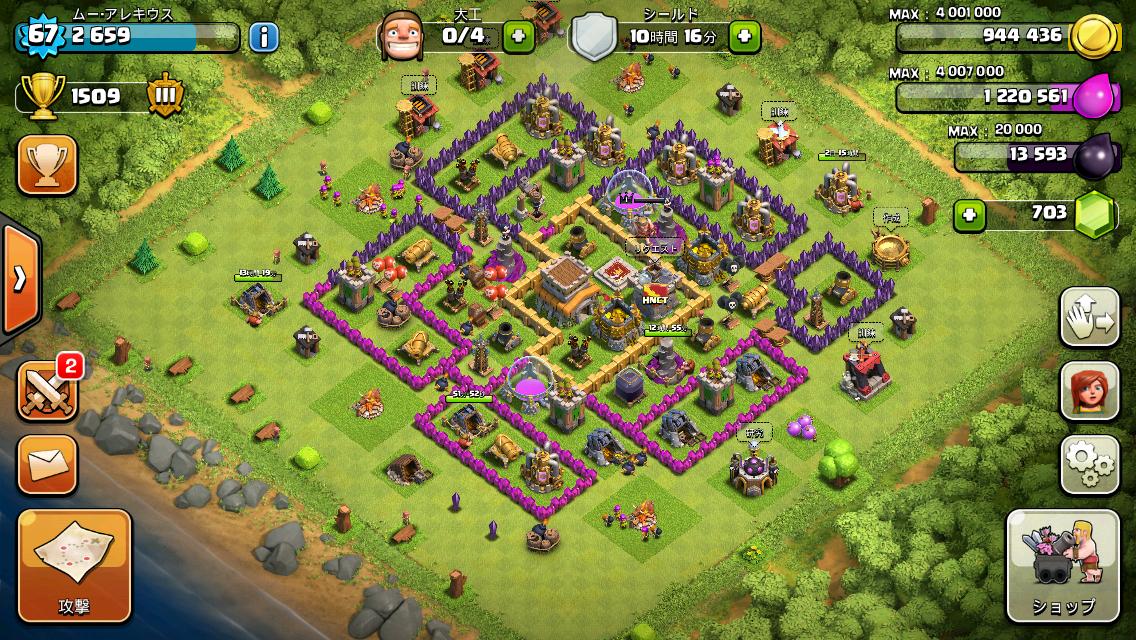
Task: Toggle the hand-arrow layout edit mode
Action: click(x=1089, y=316)
